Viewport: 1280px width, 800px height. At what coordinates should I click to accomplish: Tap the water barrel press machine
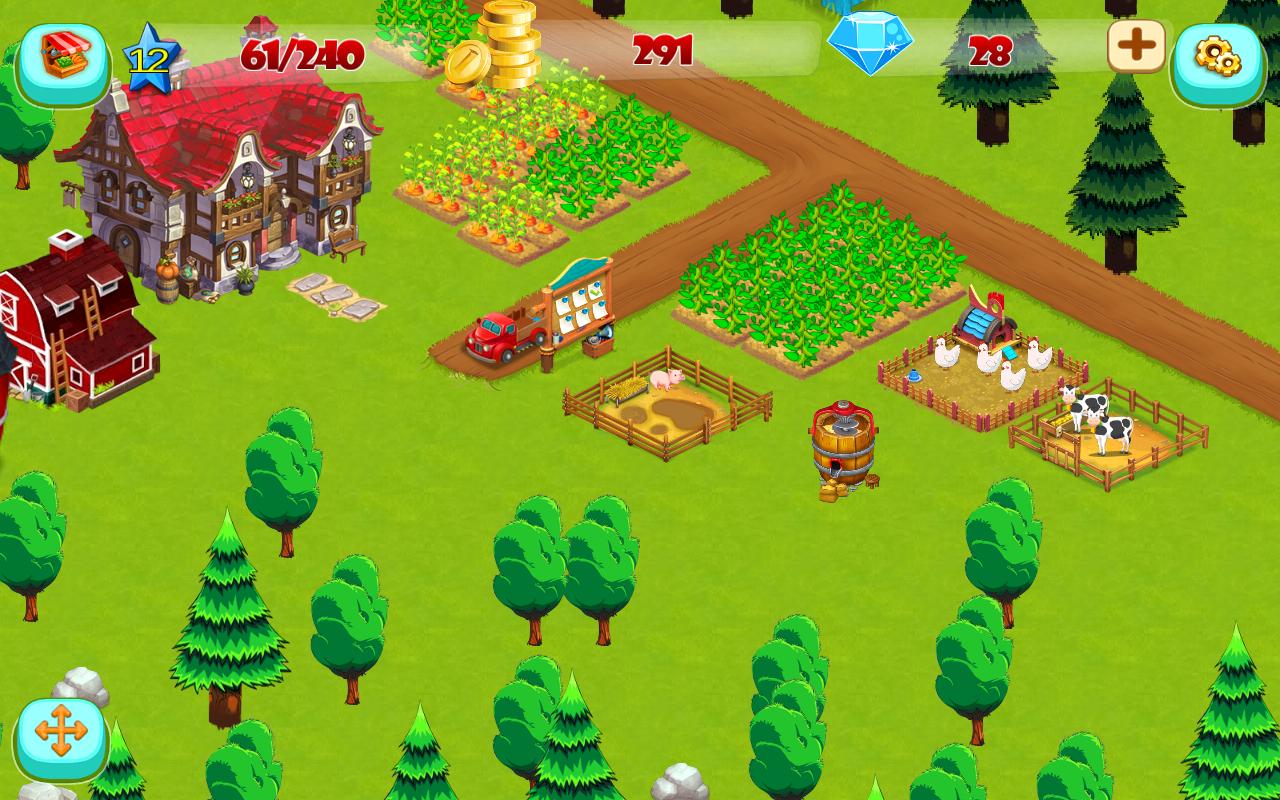(843, 445)
